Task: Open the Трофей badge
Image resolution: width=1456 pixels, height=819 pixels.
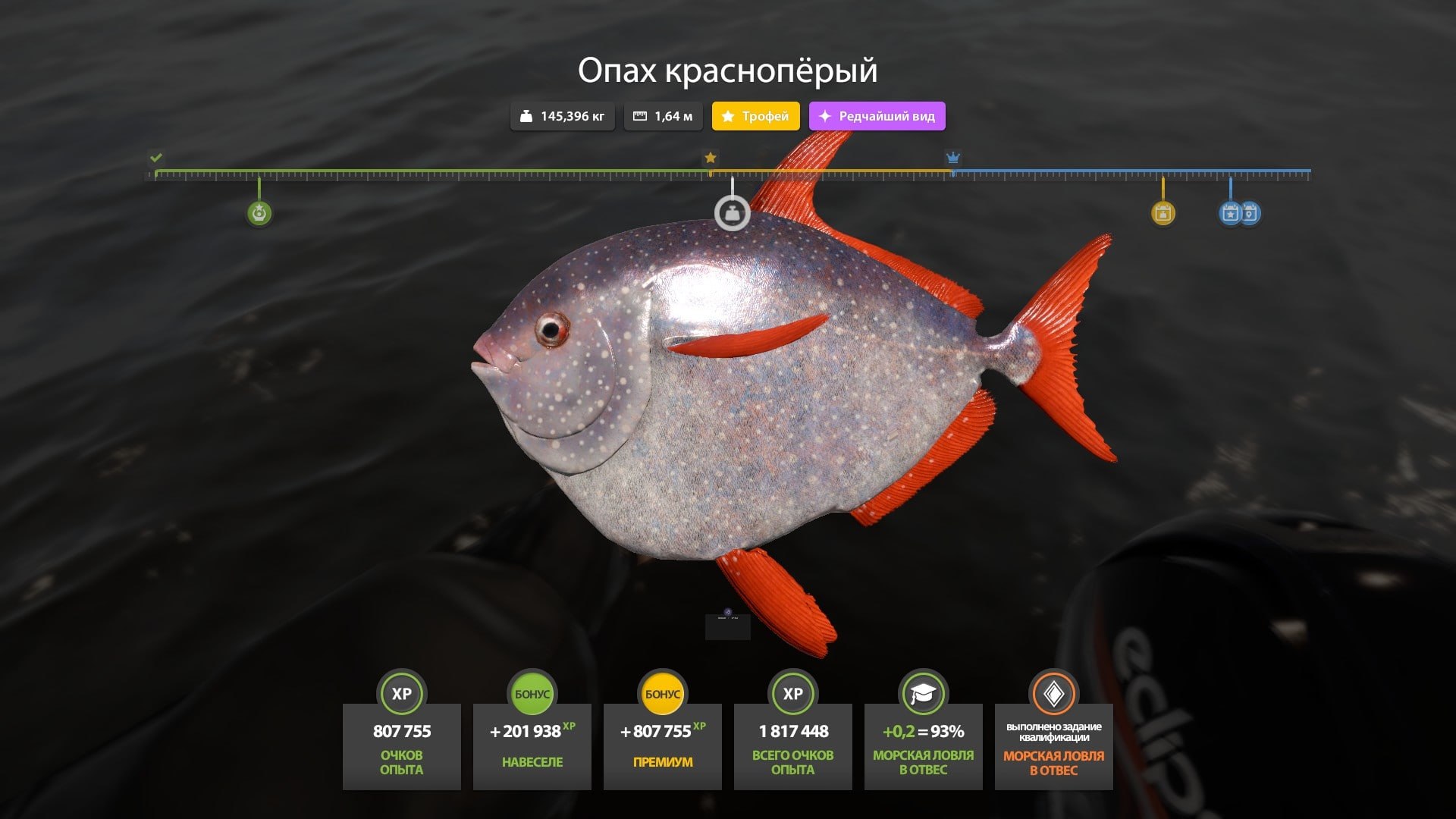Action: click(755, 116)
